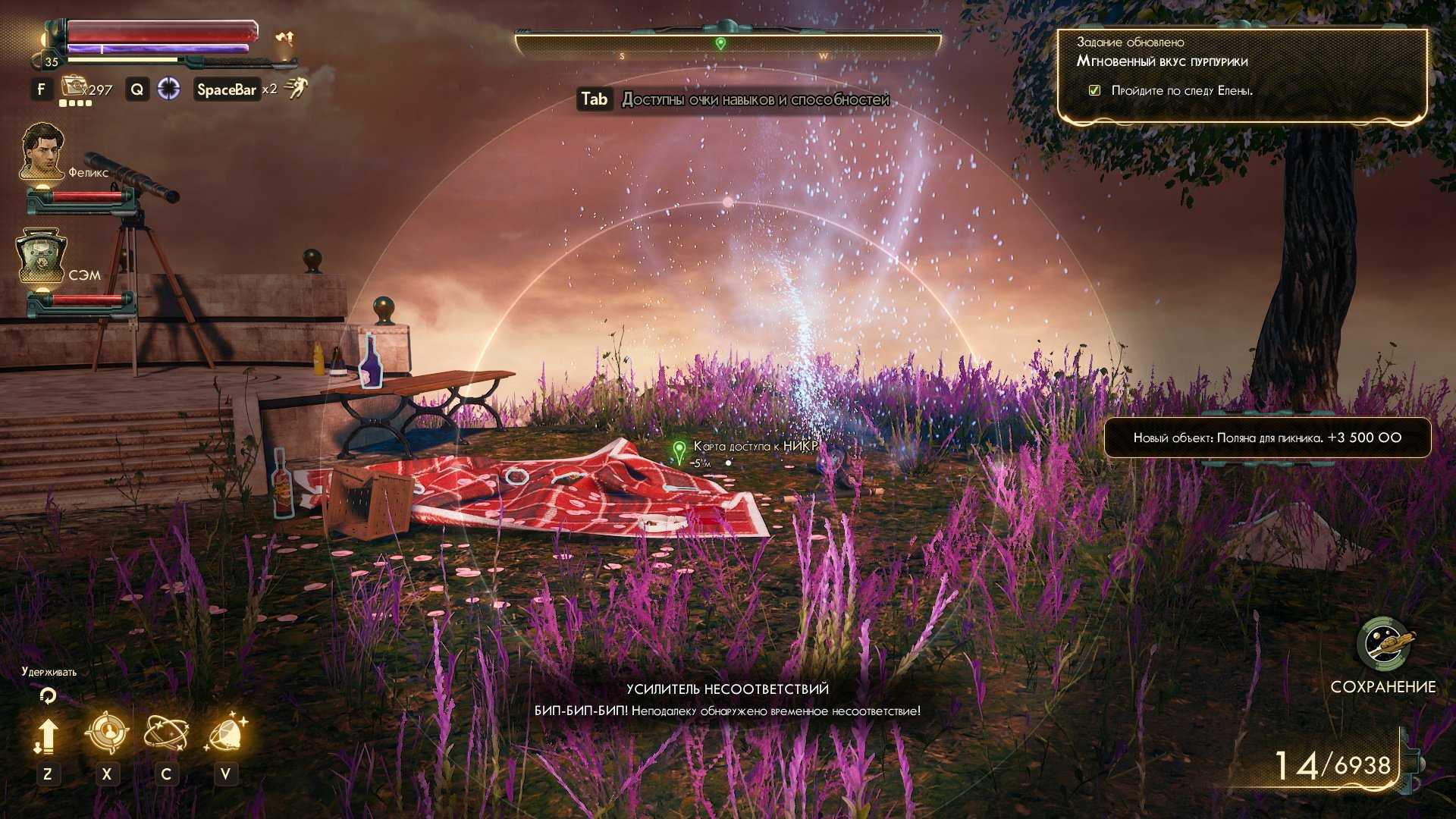Viewport: 1456px width, 819px height.
Task: Click the green quest marker on the compass
Action: coord(720,44)
